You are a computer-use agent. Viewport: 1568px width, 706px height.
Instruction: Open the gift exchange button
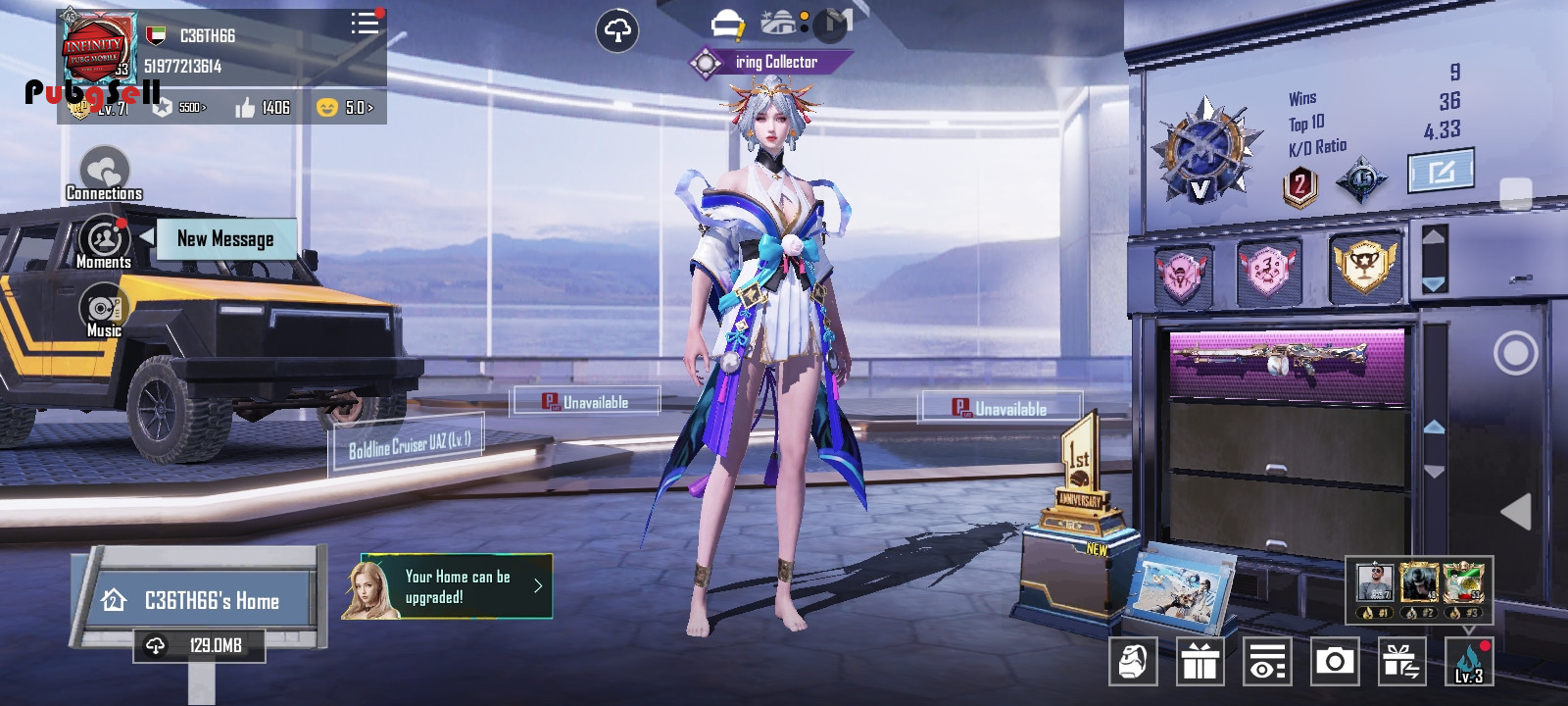click(1401, 663)
